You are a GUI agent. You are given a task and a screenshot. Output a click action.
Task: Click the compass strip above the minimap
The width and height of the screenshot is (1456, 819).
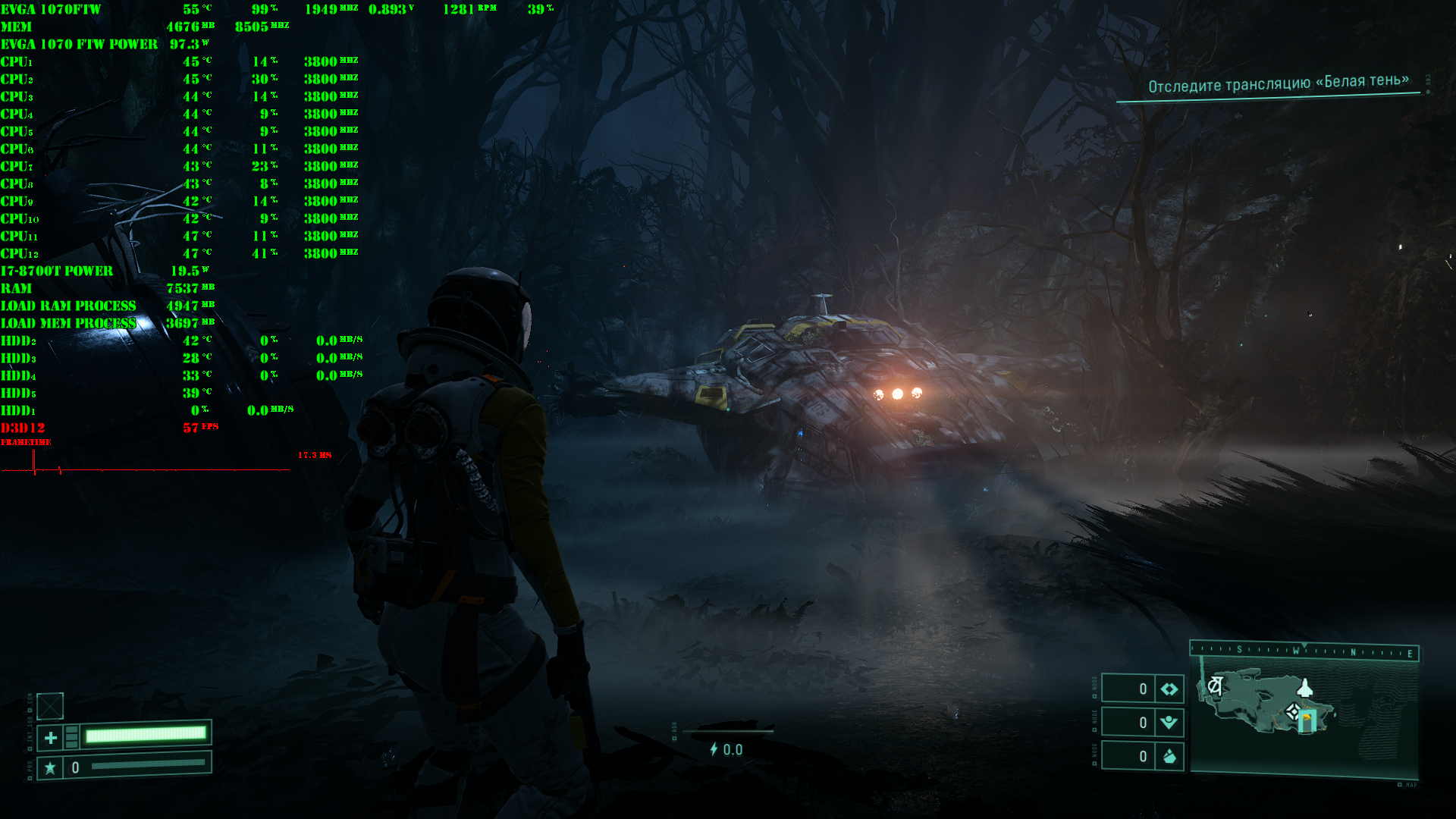click(x=1304, y=651)
